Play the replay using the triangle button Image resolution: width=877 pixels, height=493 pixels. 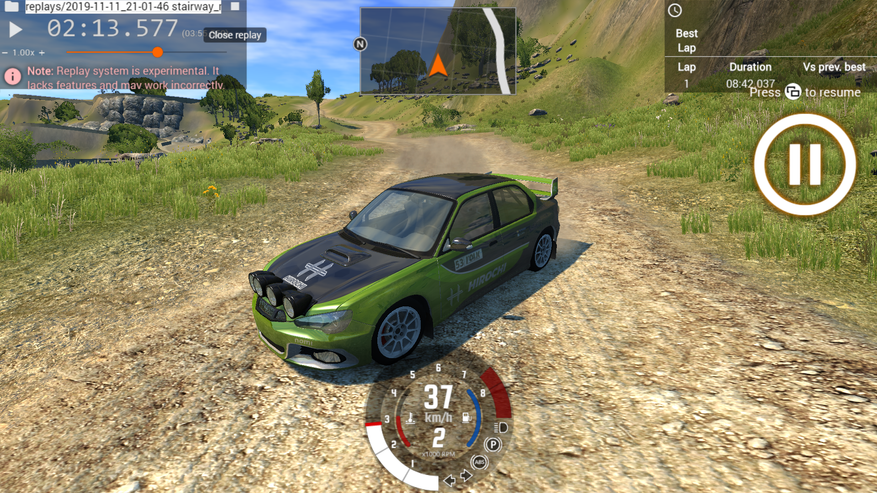pyautogui.click(x=15, y=29)
